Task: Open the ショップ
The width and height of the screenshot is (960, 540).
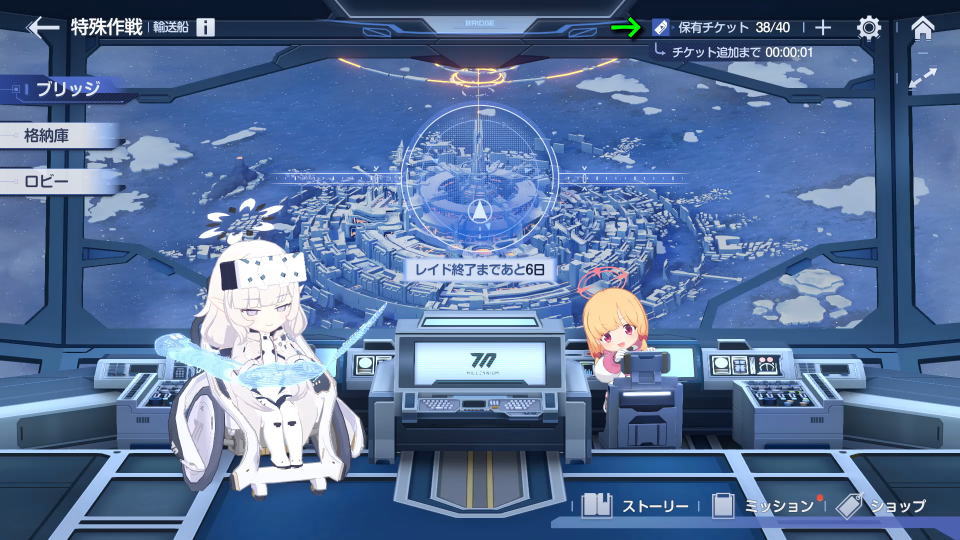Action: (x=880, y=506)
